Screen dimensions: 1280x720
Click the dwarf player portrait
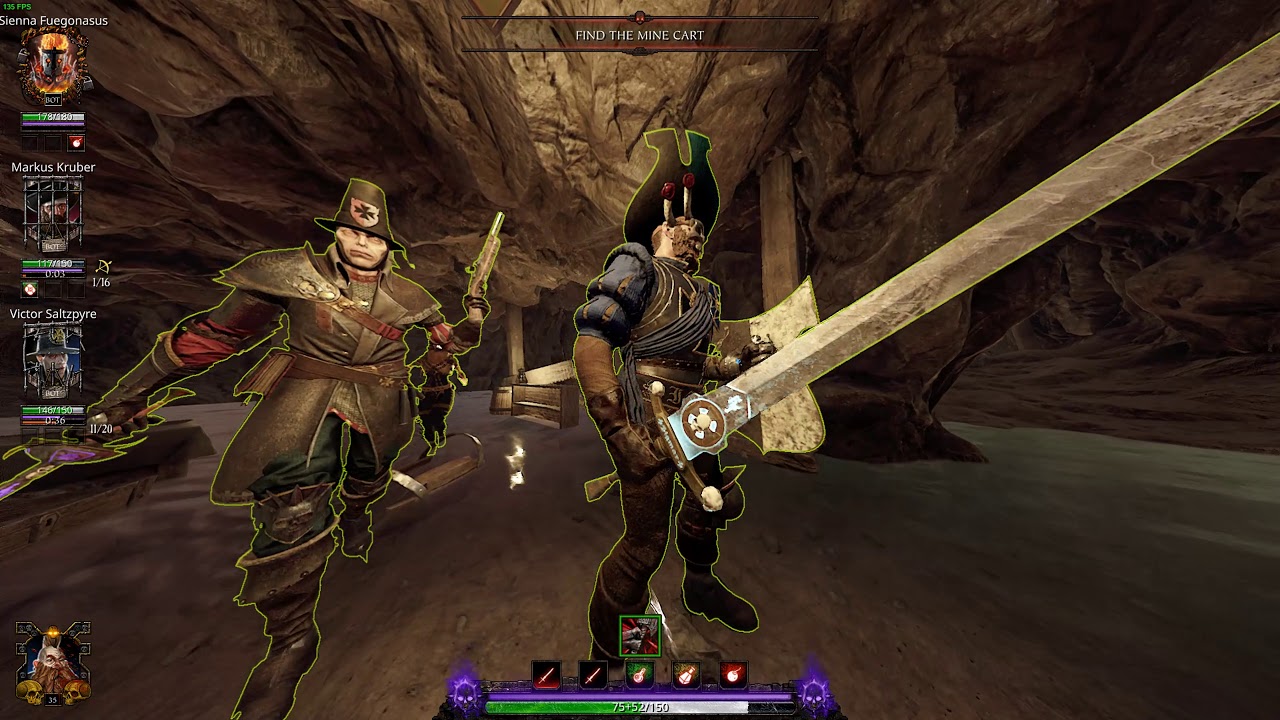[53, 662]
